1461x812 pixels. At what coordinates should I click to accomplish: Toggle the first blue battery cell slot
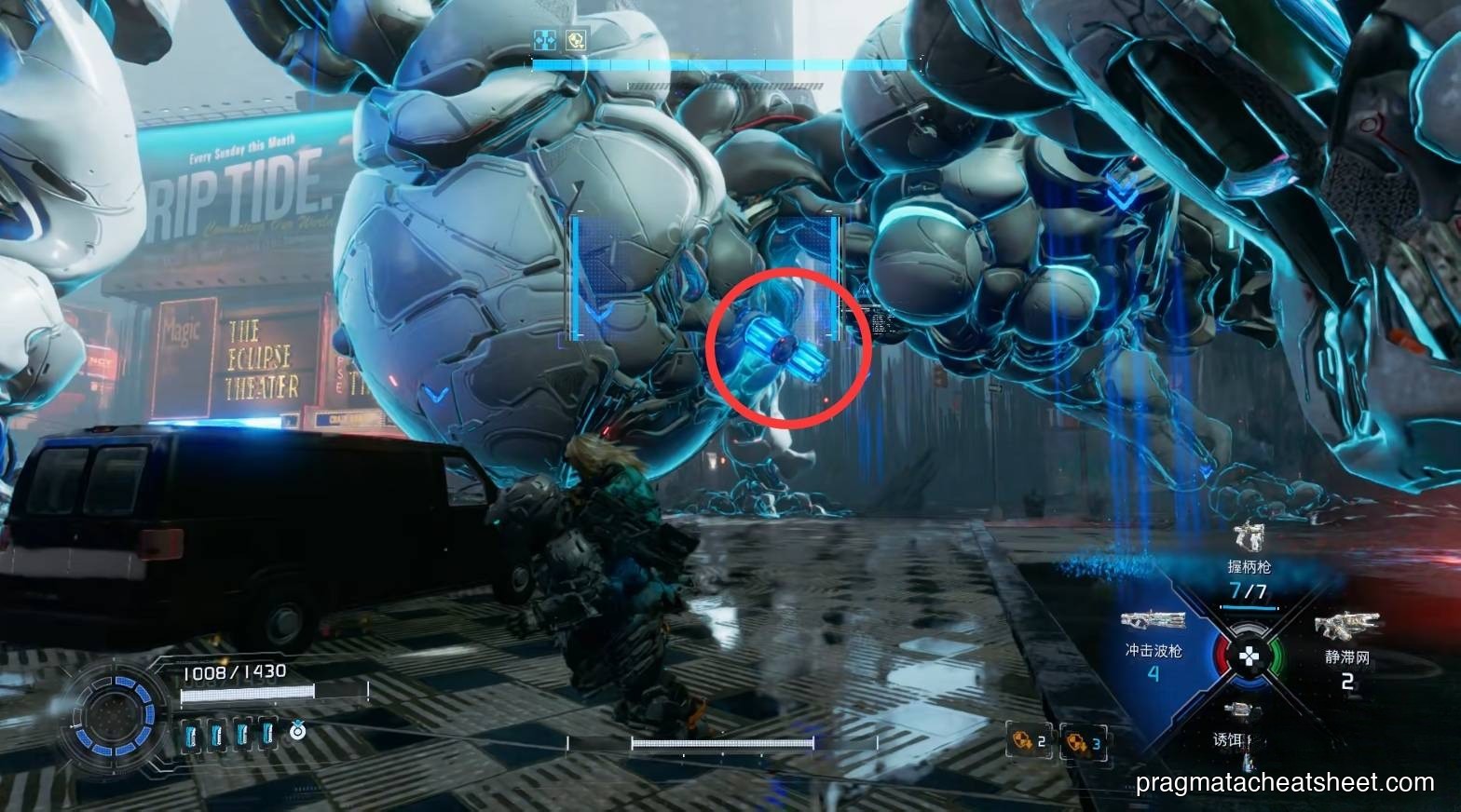point(191,736)
